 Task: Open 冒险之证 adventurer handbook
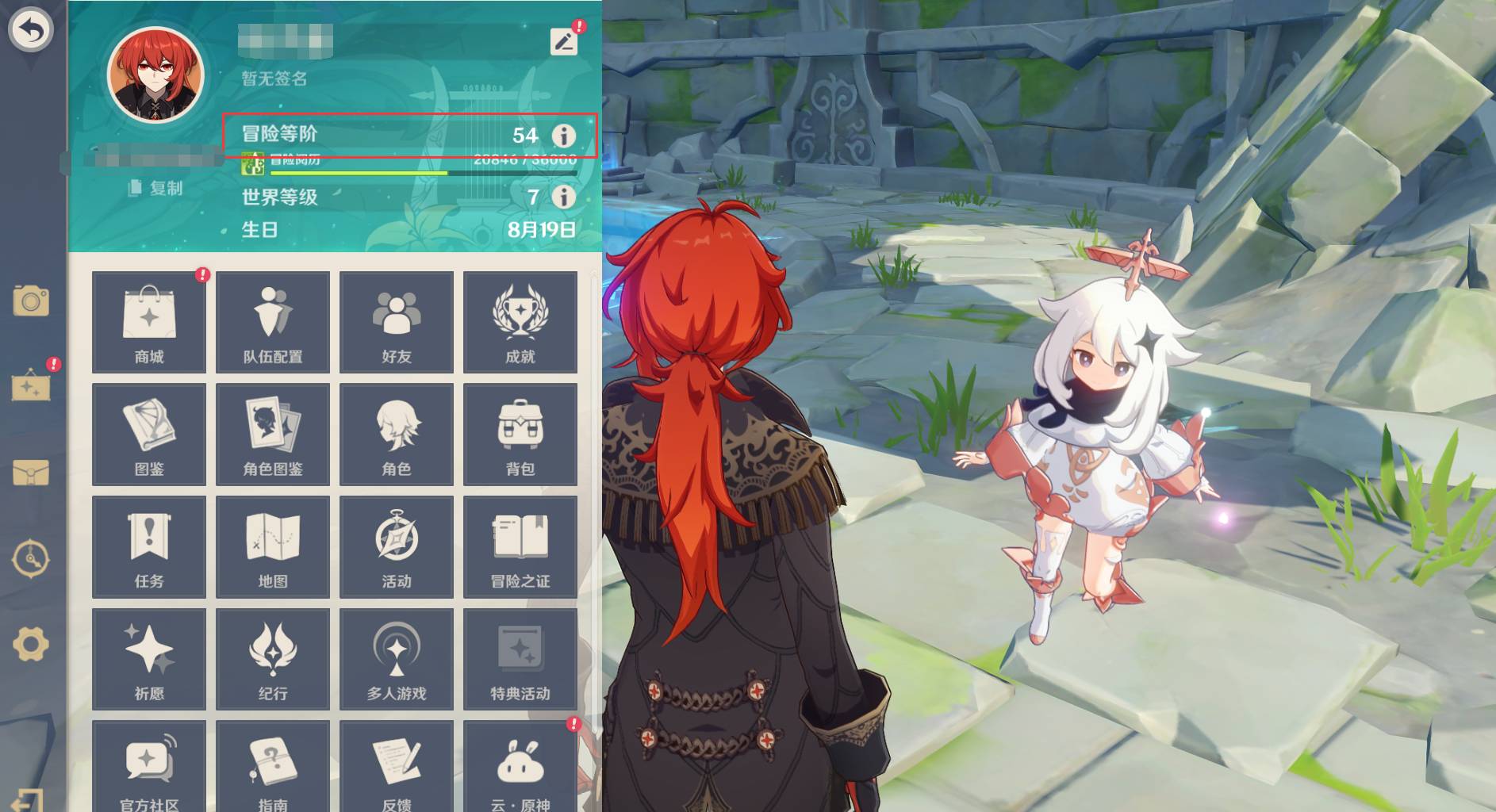pyautogui.click(x=520, y=547)
